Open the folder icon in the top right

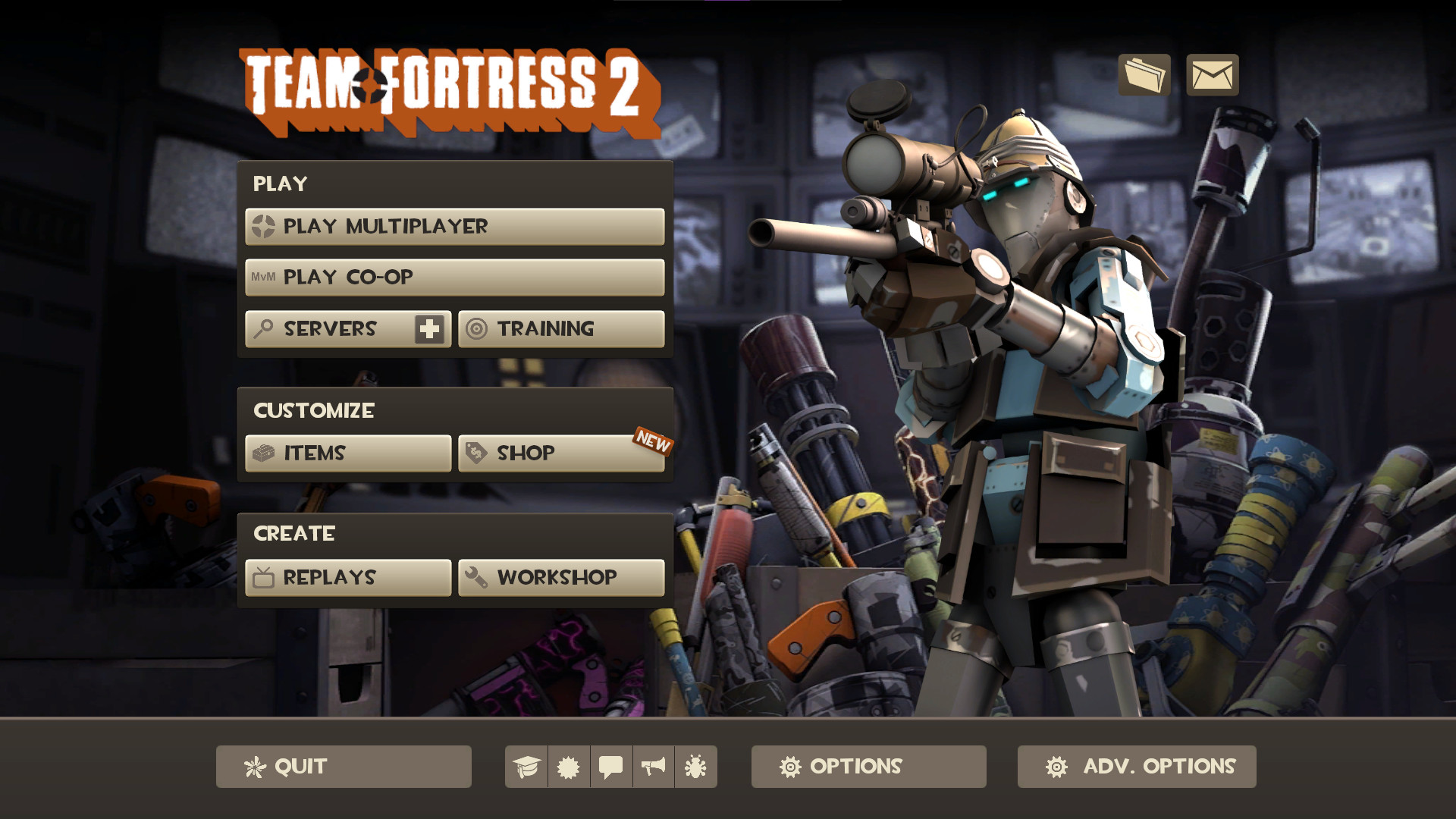click(1144, 75)
